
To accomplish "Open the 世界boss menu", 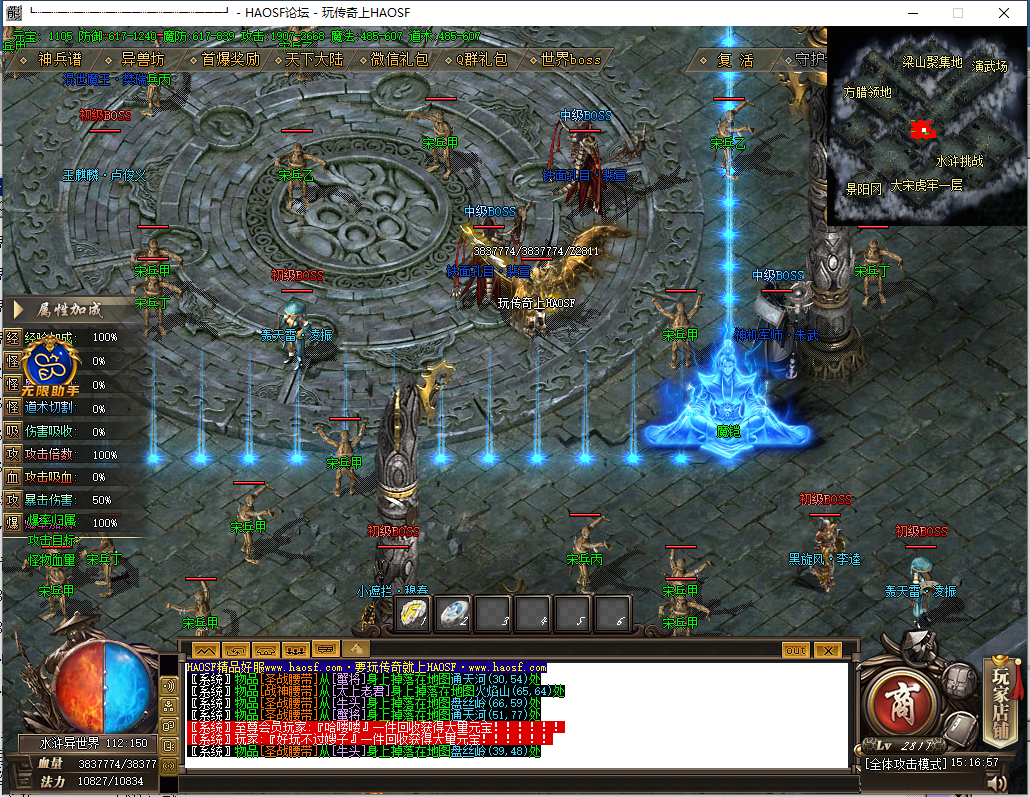I will 571,60.
